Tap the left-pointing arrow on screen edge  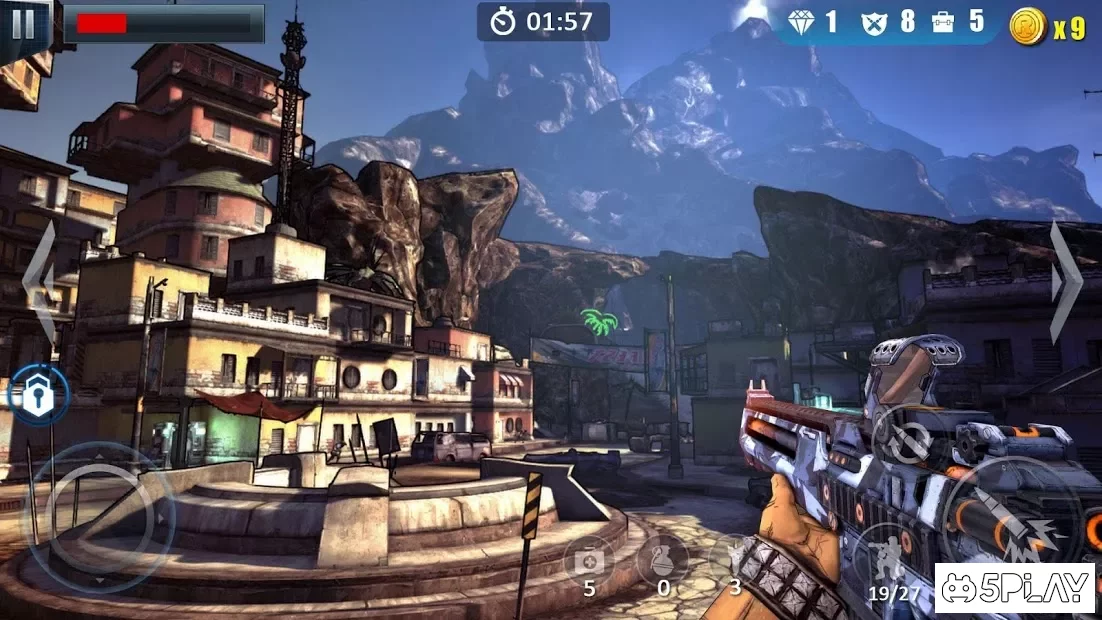[x=39, y=283]
